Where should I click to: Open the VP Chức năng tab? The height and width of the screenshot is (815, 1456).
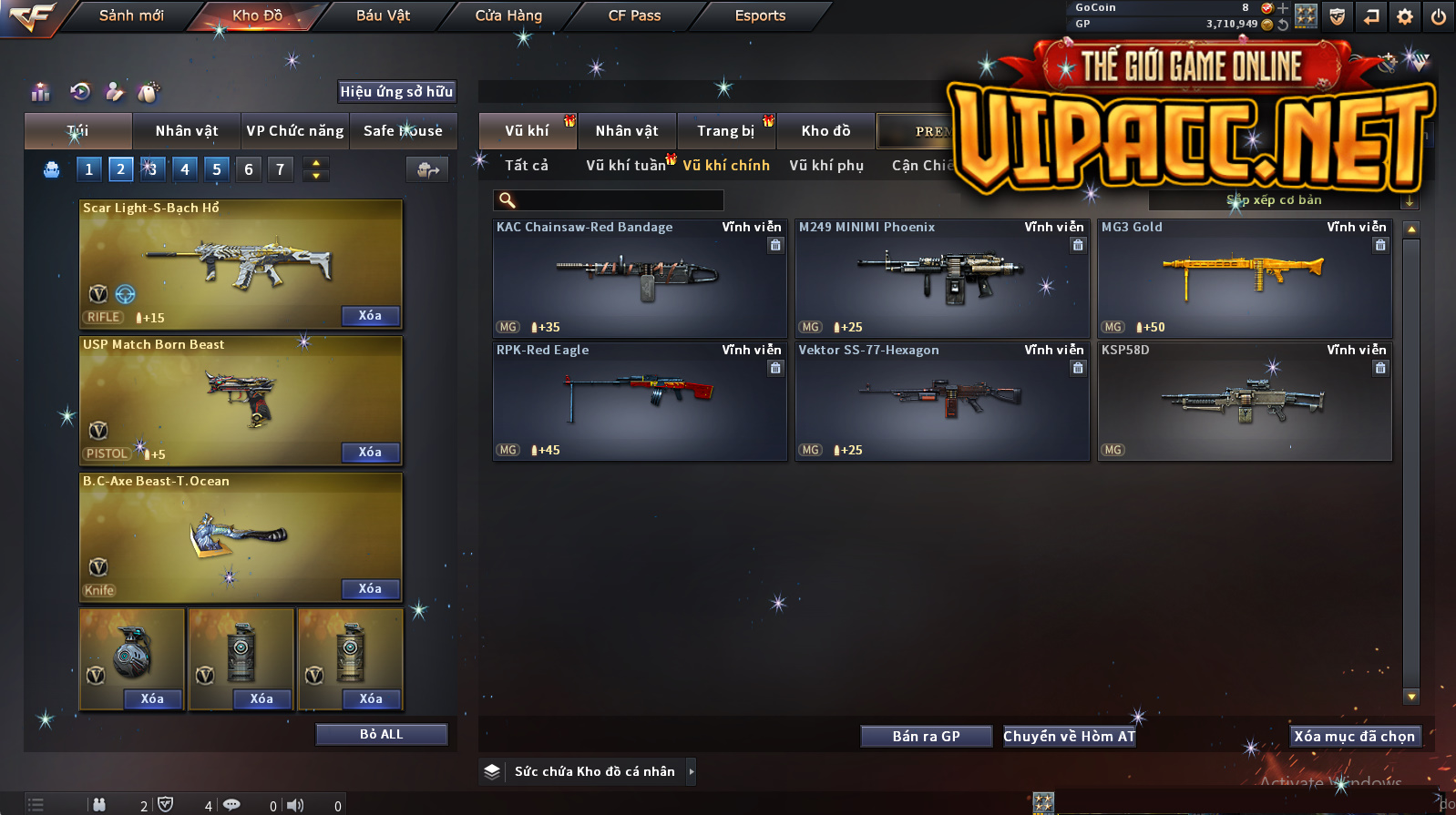[295, 131]
